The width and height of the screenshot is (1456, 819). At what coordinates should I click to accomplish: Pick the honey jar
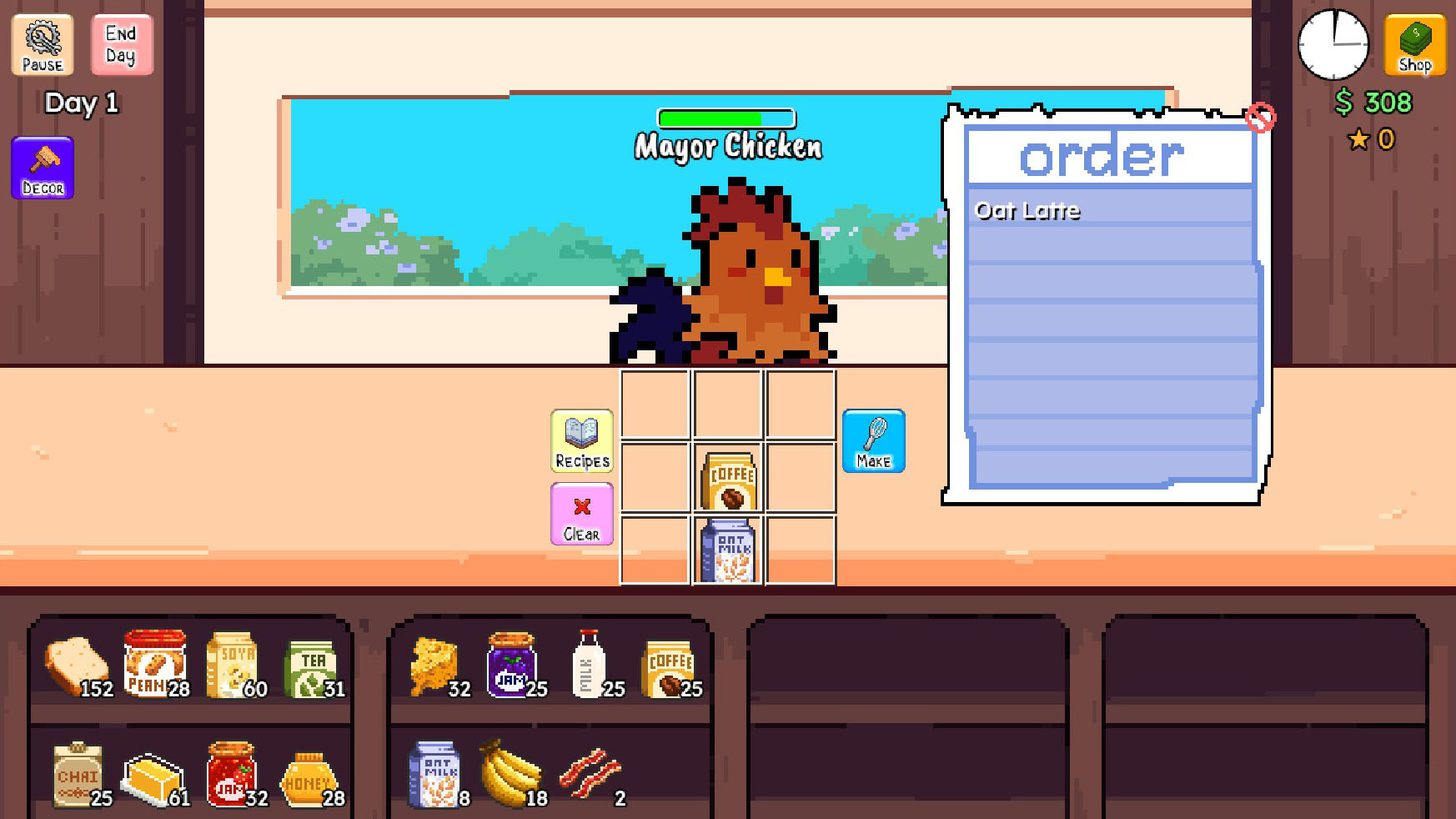pos(309,779)
